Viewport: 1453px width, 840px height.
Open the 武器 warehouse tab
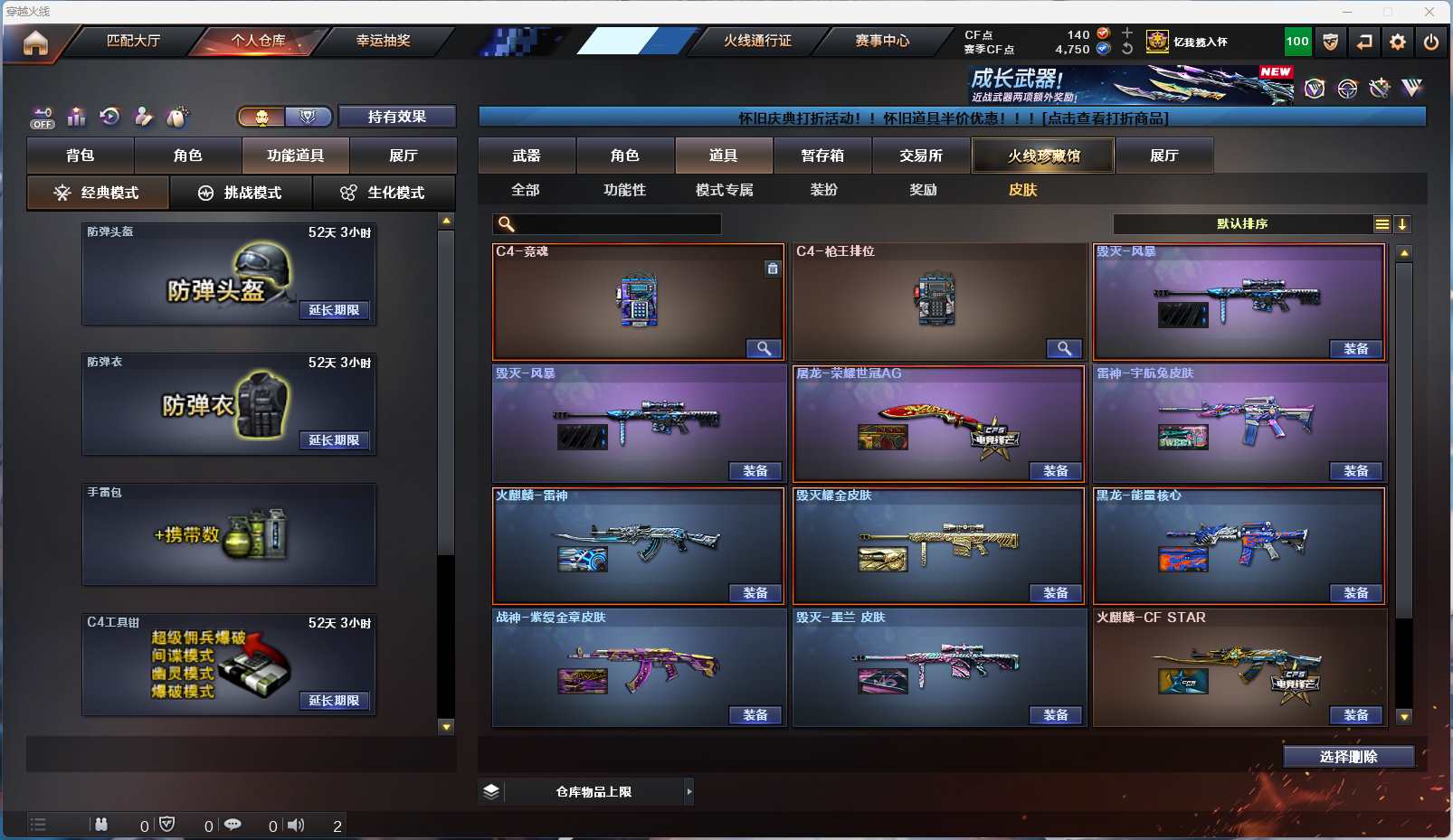(x=527, y=156)
